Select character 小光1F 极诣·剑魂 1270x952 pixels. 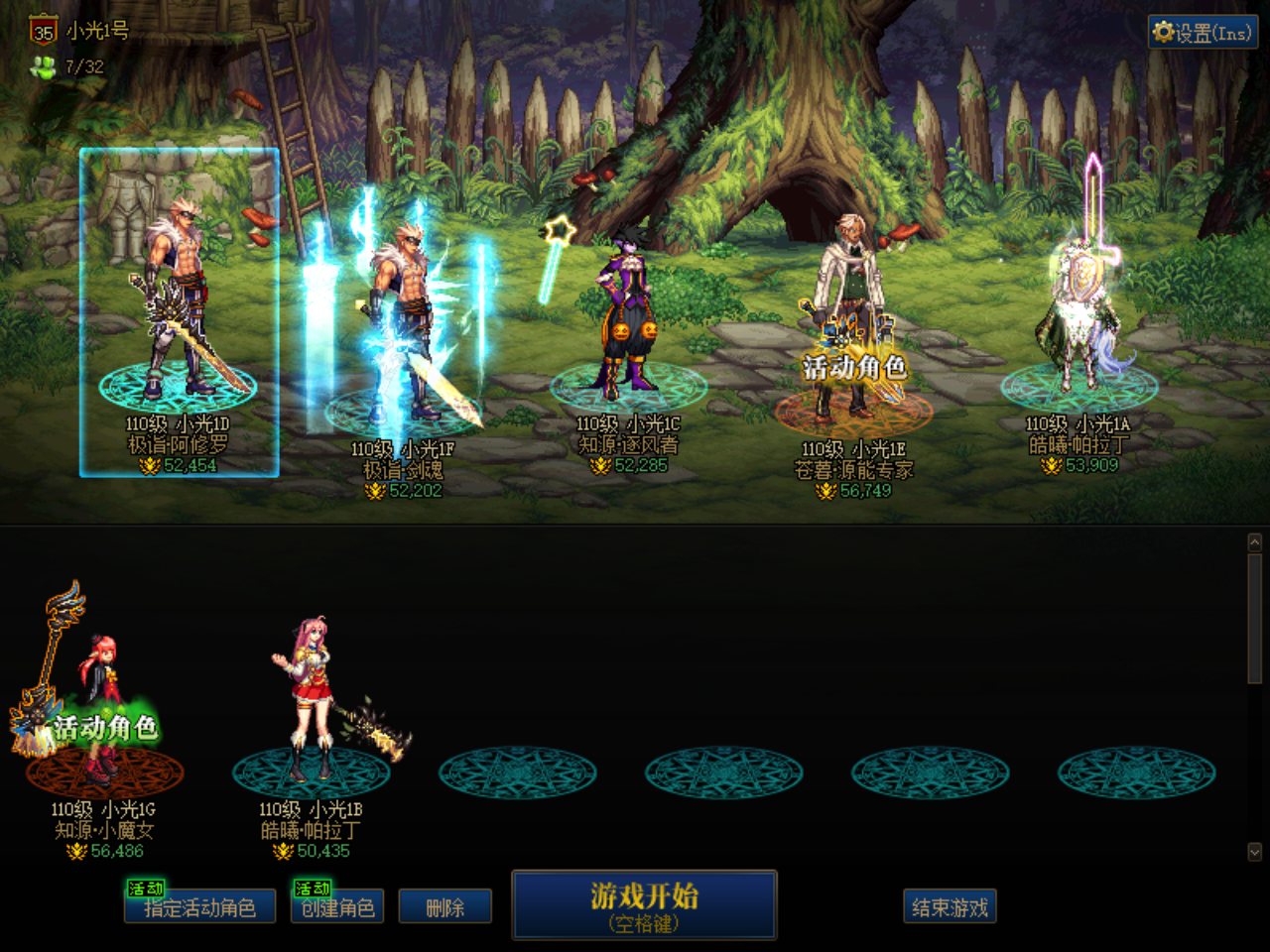405,327
